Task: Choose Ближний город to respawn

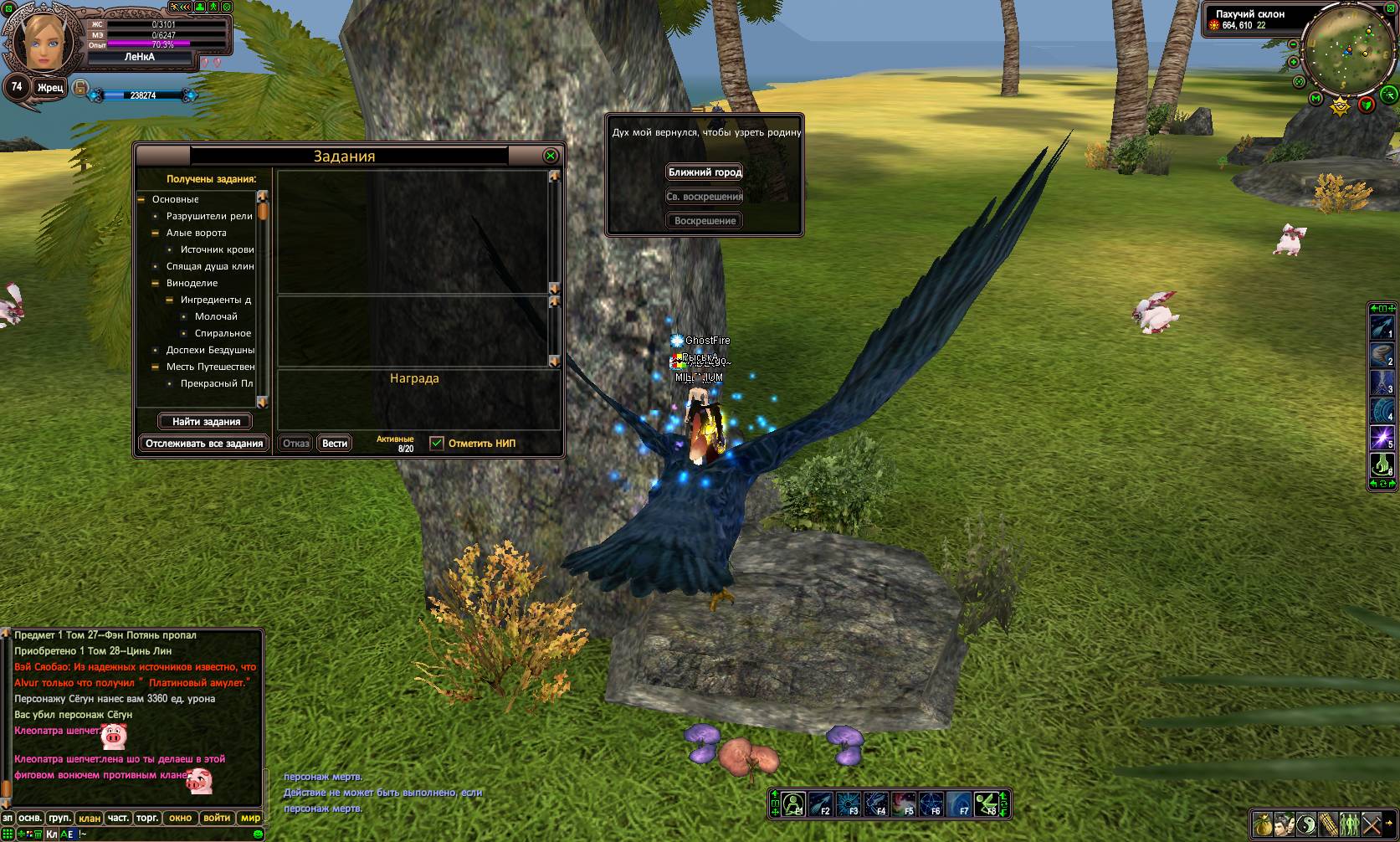Action: click(x=705, y=172)
